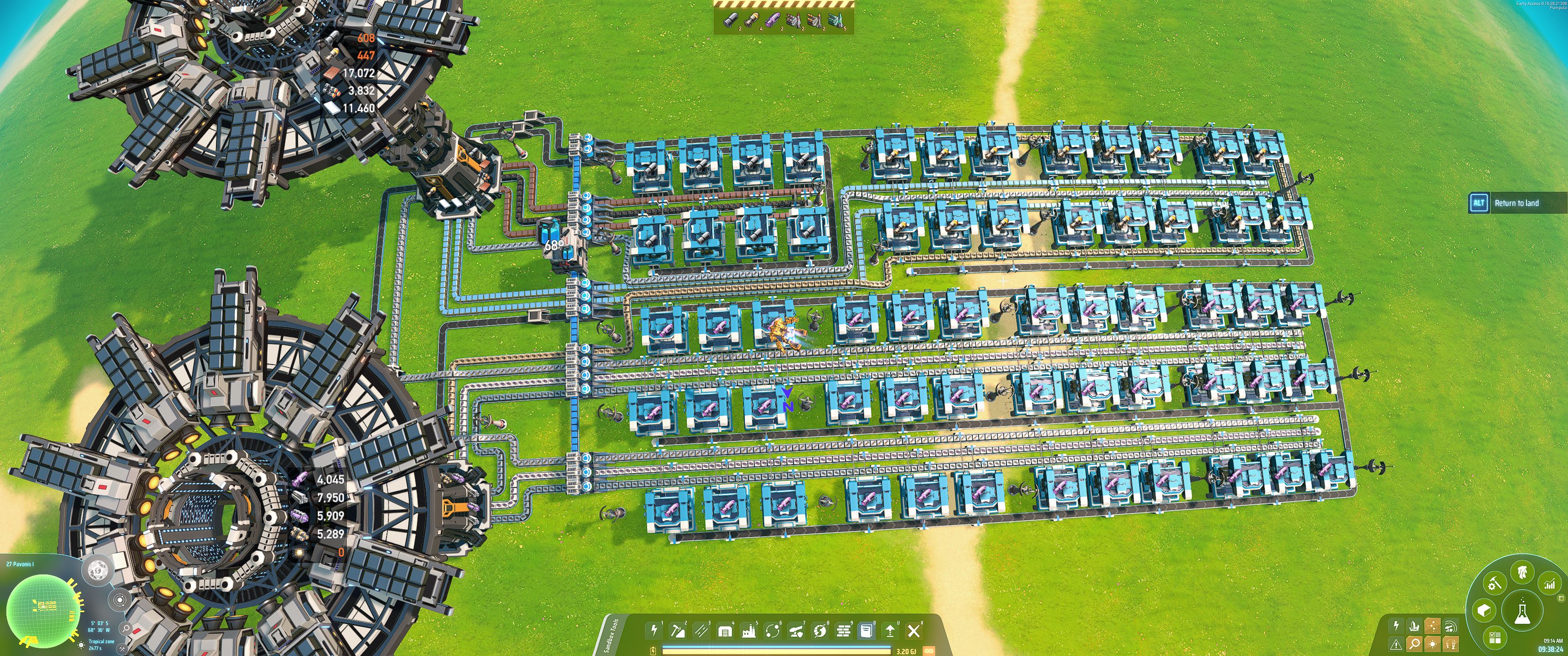Open the statistics bar-chart icon

(1550, 584)
